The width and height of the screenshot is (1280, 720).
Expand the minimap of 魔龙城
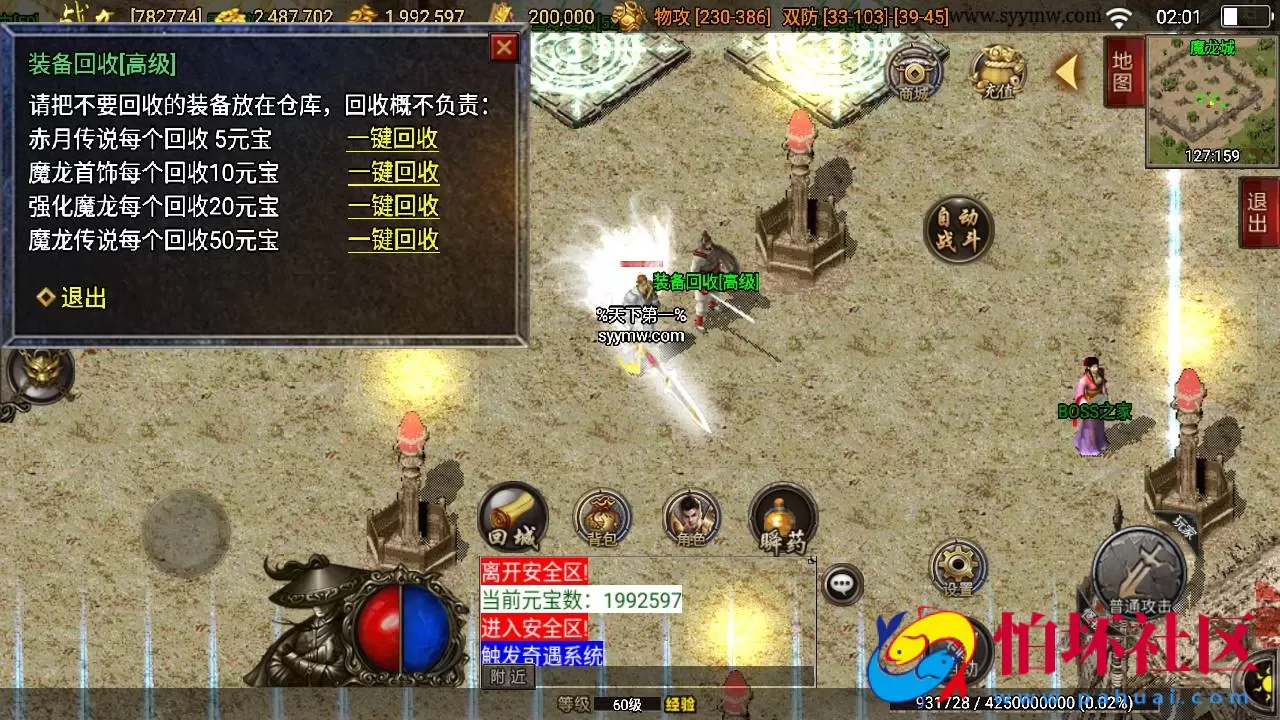coord(1210,100)
